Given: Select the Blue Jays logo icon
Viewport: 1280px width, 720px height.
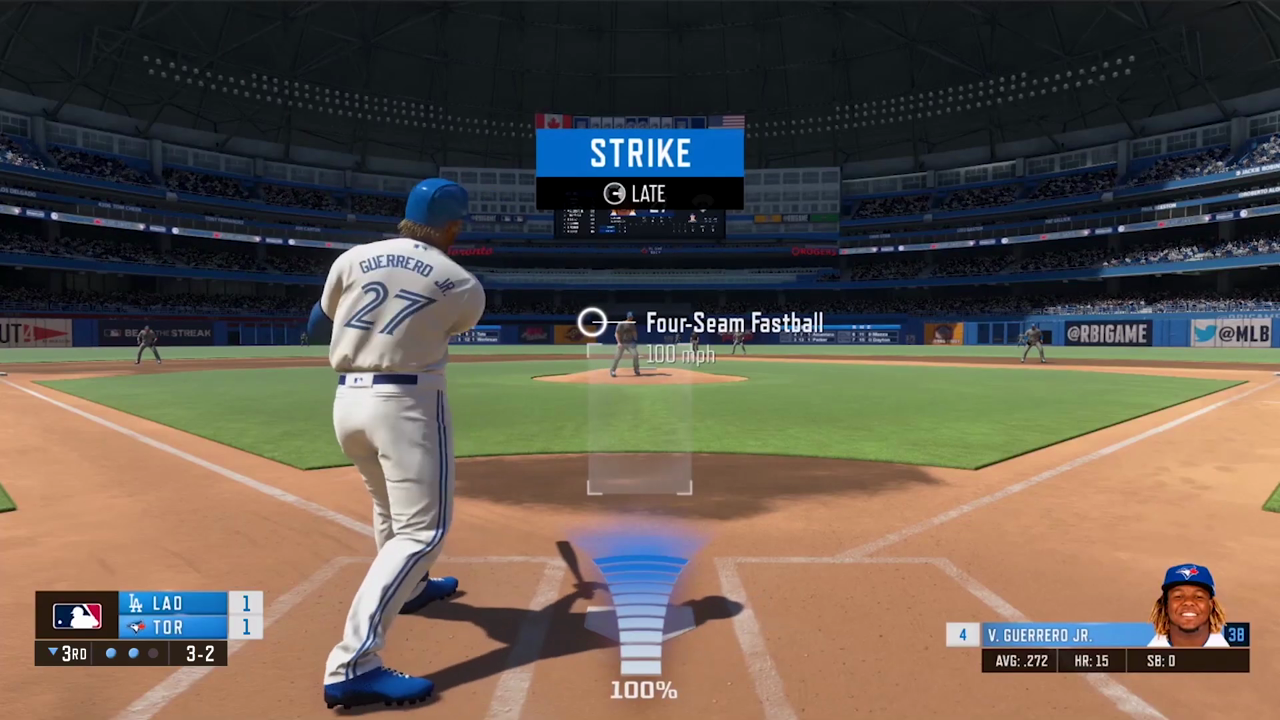Looking at the screenshot, I should pos(135,627).
